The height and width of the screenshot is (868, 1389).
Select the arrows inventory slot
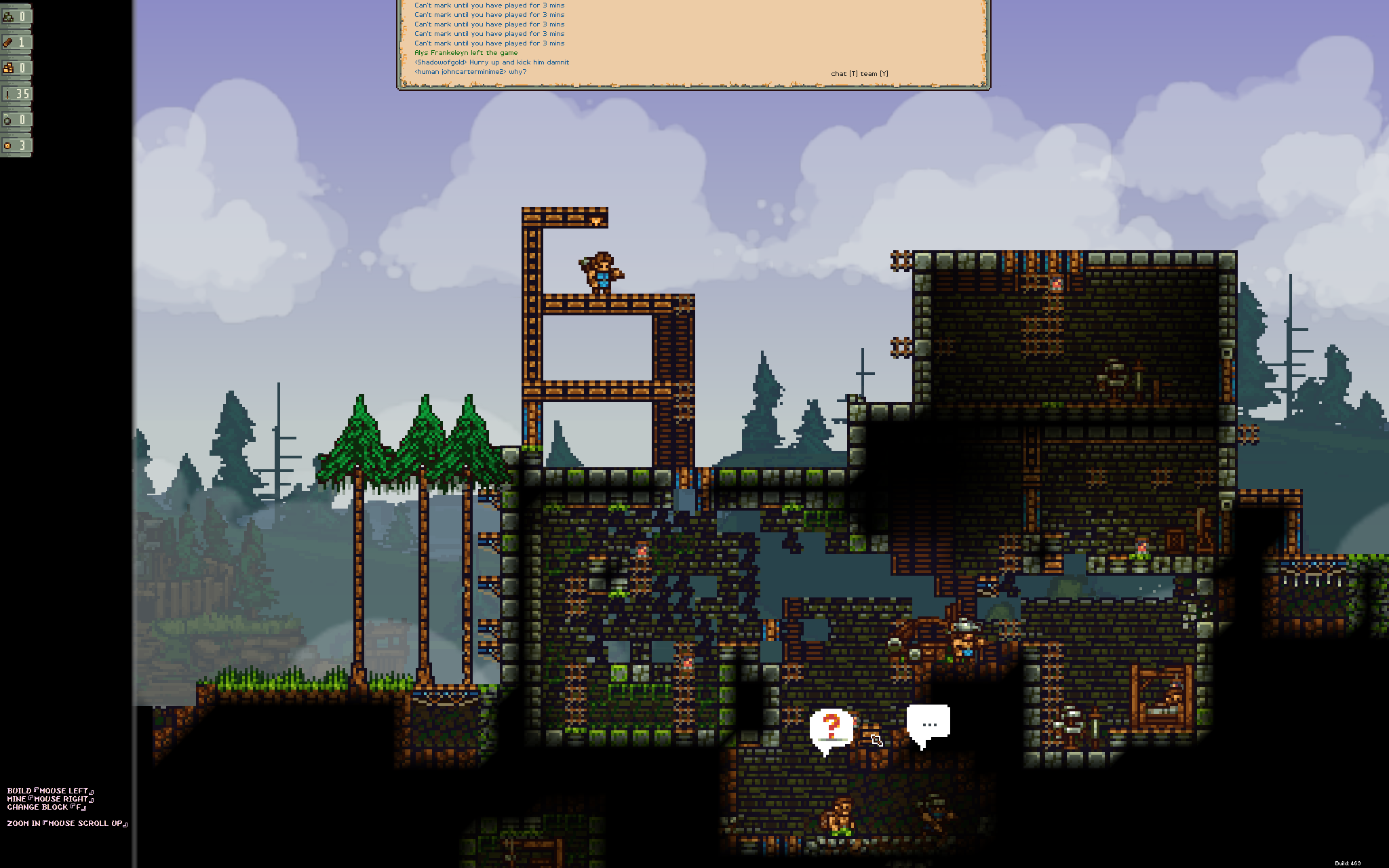pos(16,94)
